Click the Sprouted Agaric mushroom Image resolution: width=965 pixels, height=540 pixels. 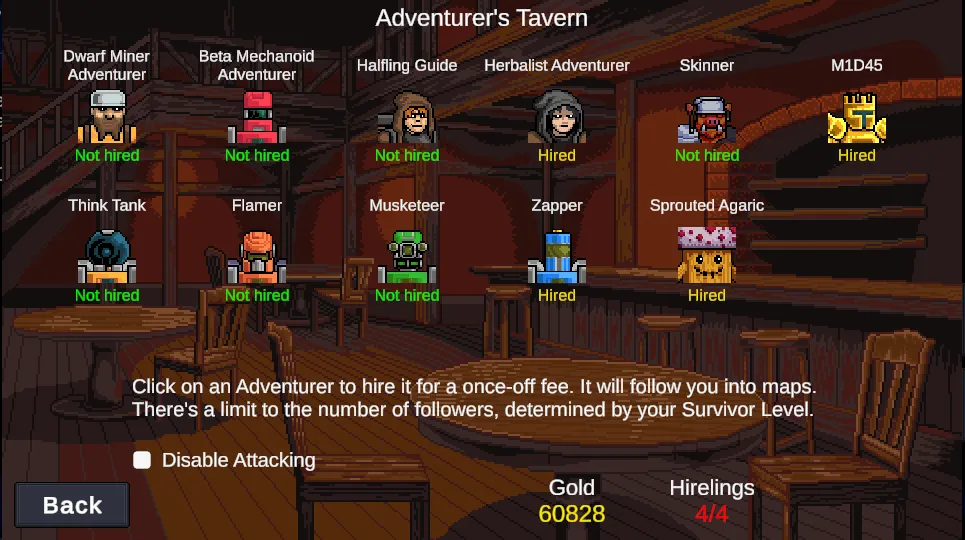pos(707,255)
